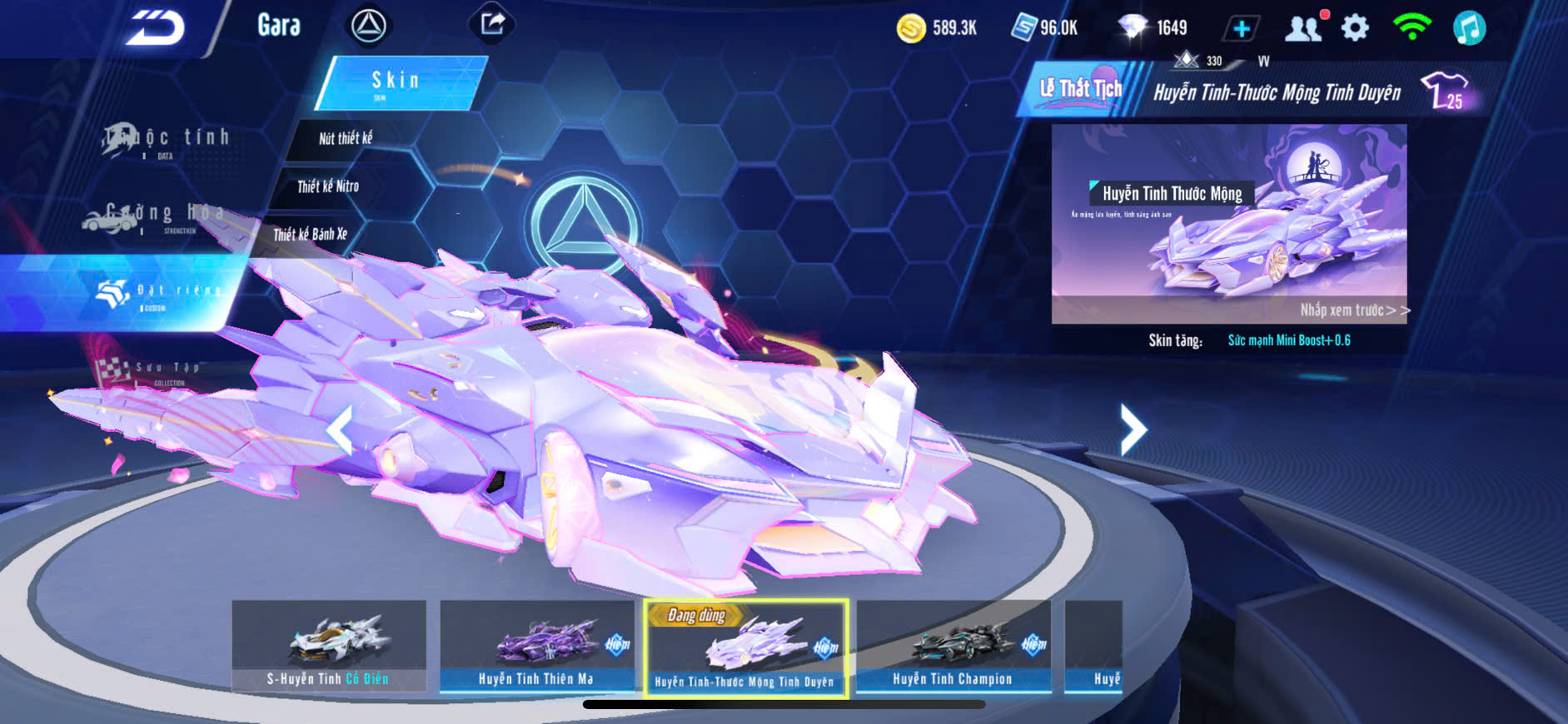Select the Thiết kế Nitro option
The width and height of the screenshot is (1568, 724).
pyautogui.click(x=328, y=186)
